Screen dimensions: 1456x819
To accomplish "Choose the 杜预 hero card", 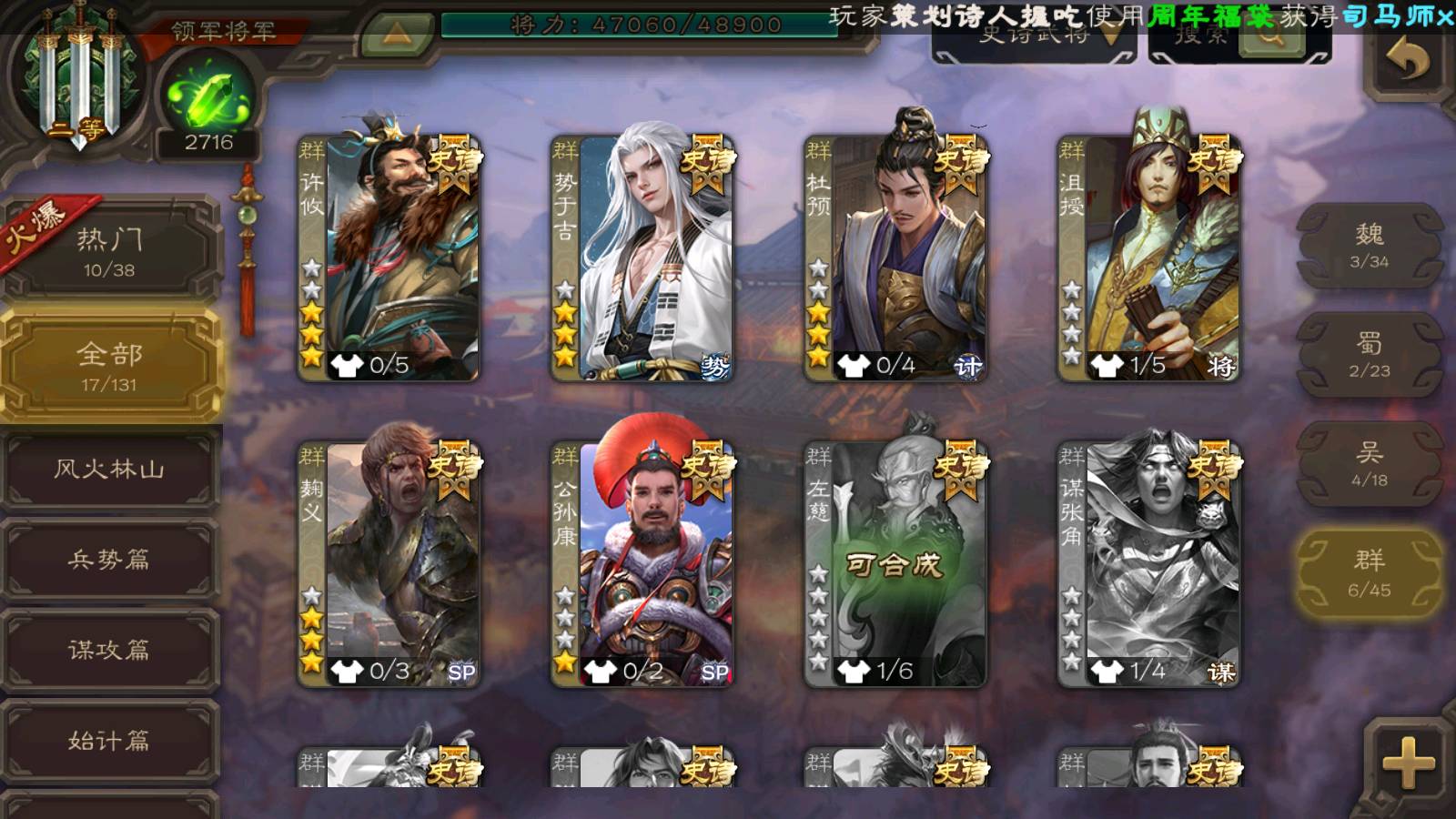I will click(895, 258).
